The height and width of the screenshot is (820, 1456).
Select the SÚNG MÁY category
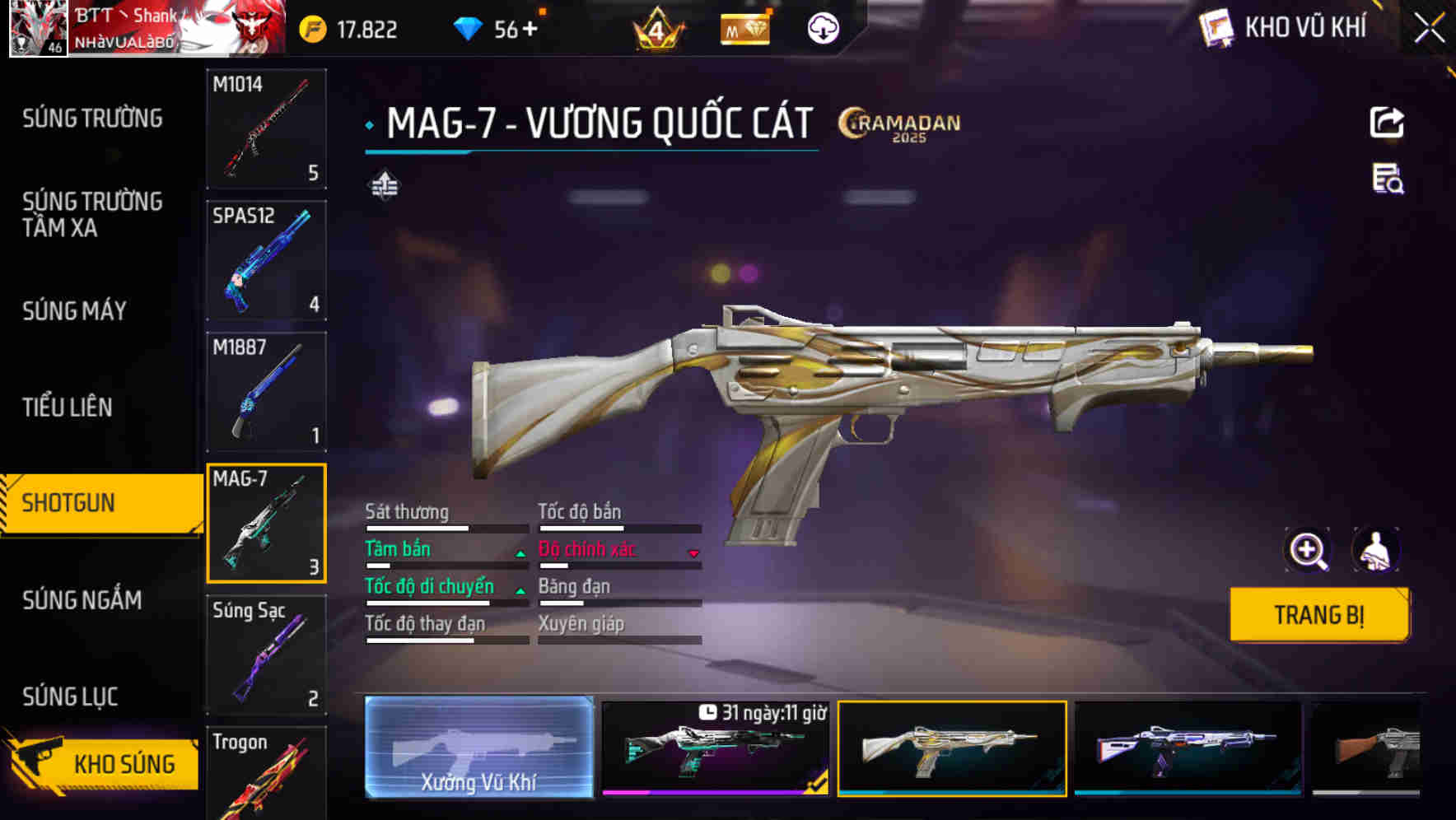(x=74, y=310)
